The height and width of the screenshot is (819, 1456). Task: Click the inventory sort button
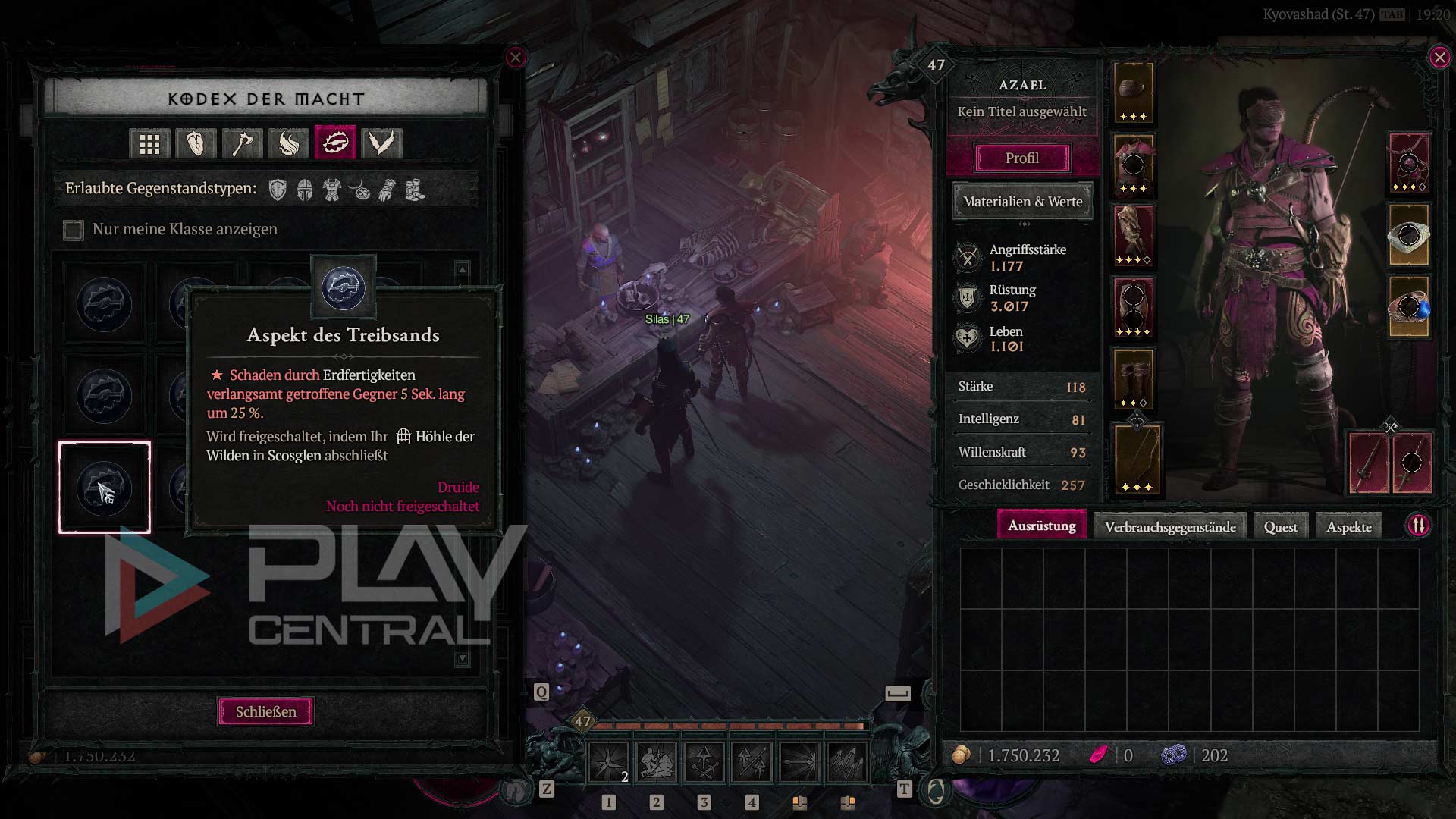tap(1418, 526)
